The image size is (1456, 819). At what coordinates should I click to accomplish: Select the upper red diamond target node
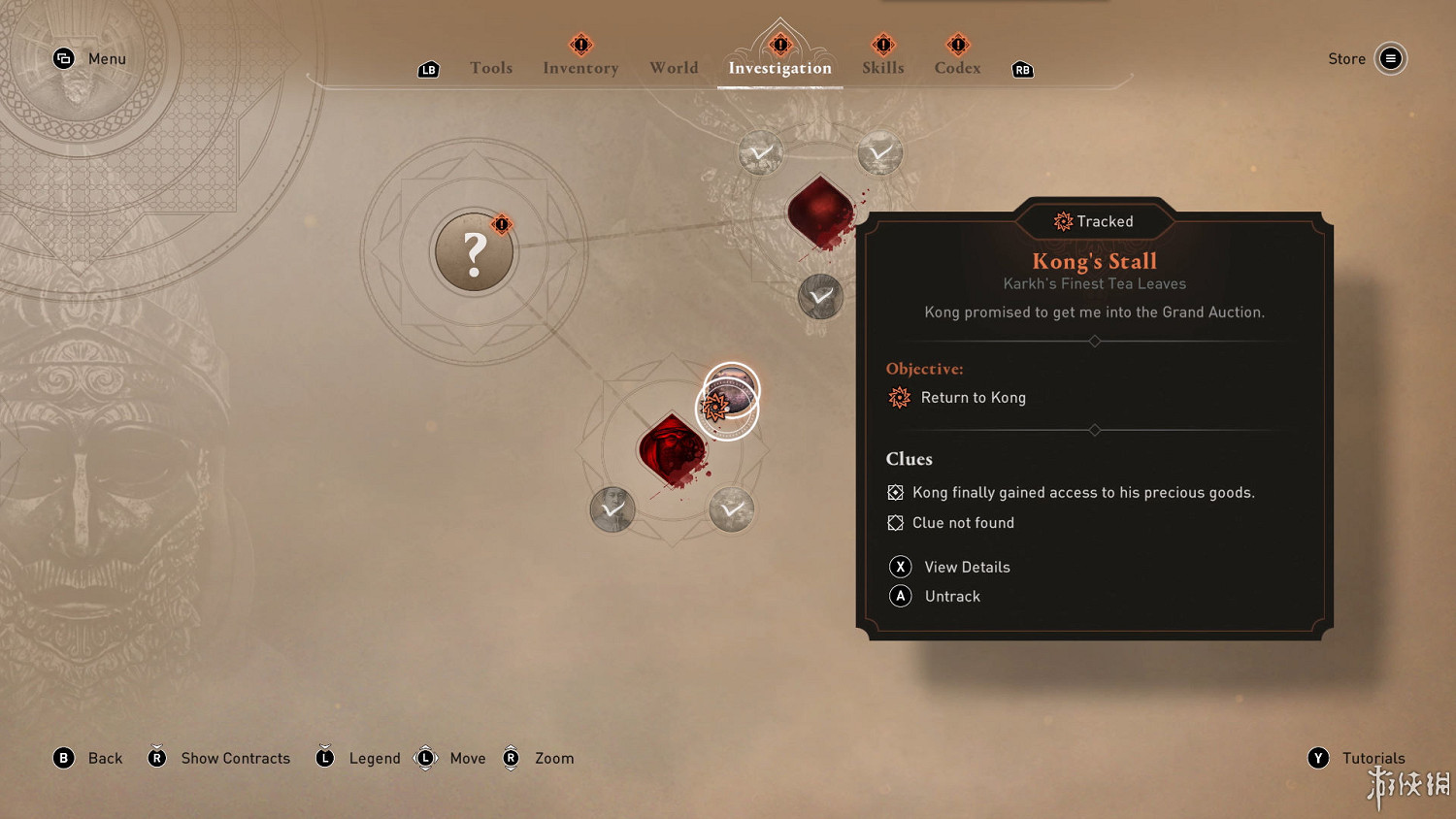[x=821, y=212]
